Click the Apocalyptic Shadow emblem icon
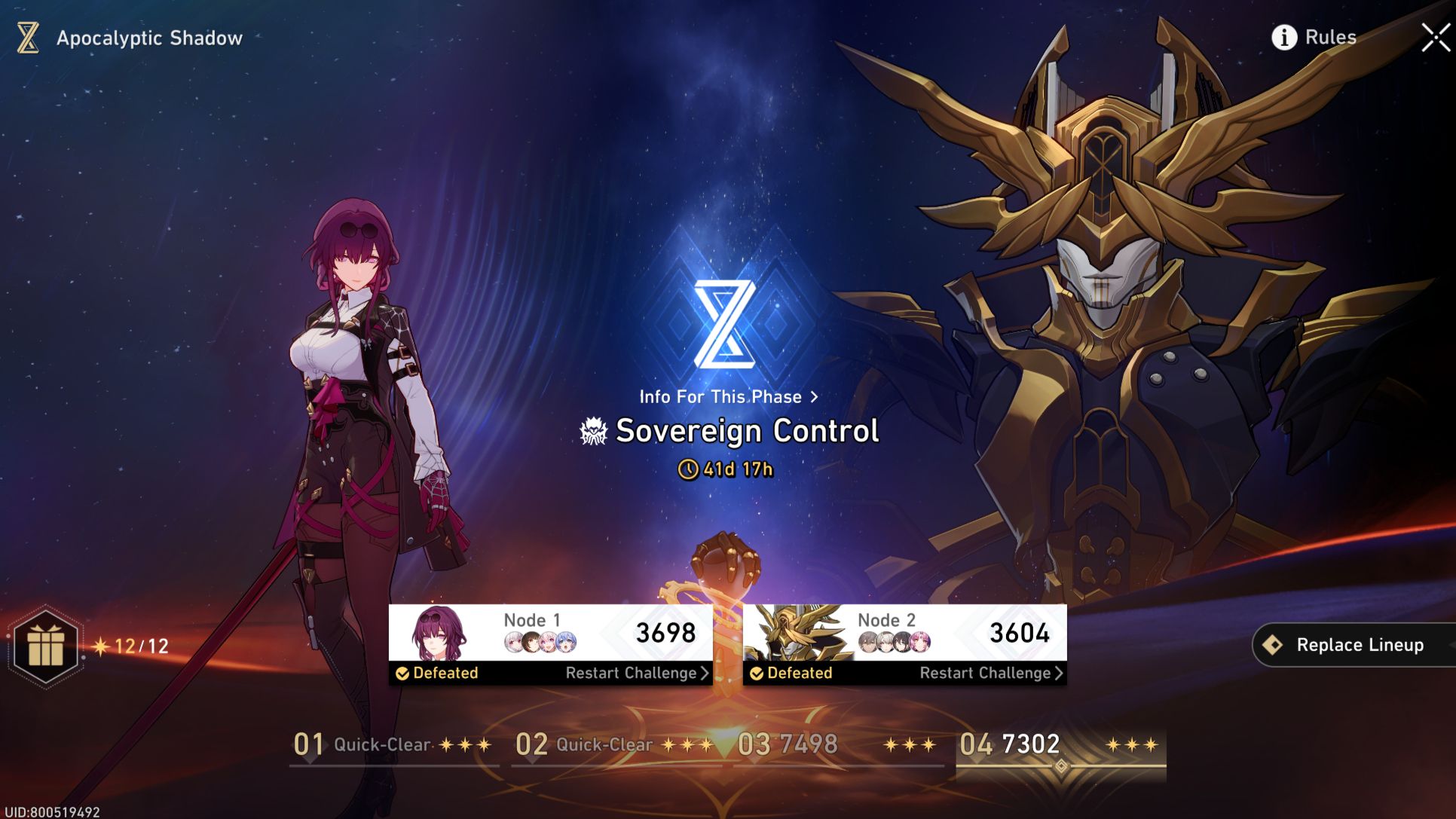Image resolution: width=1456 pixels, height=819 pixels. (26, 37)
